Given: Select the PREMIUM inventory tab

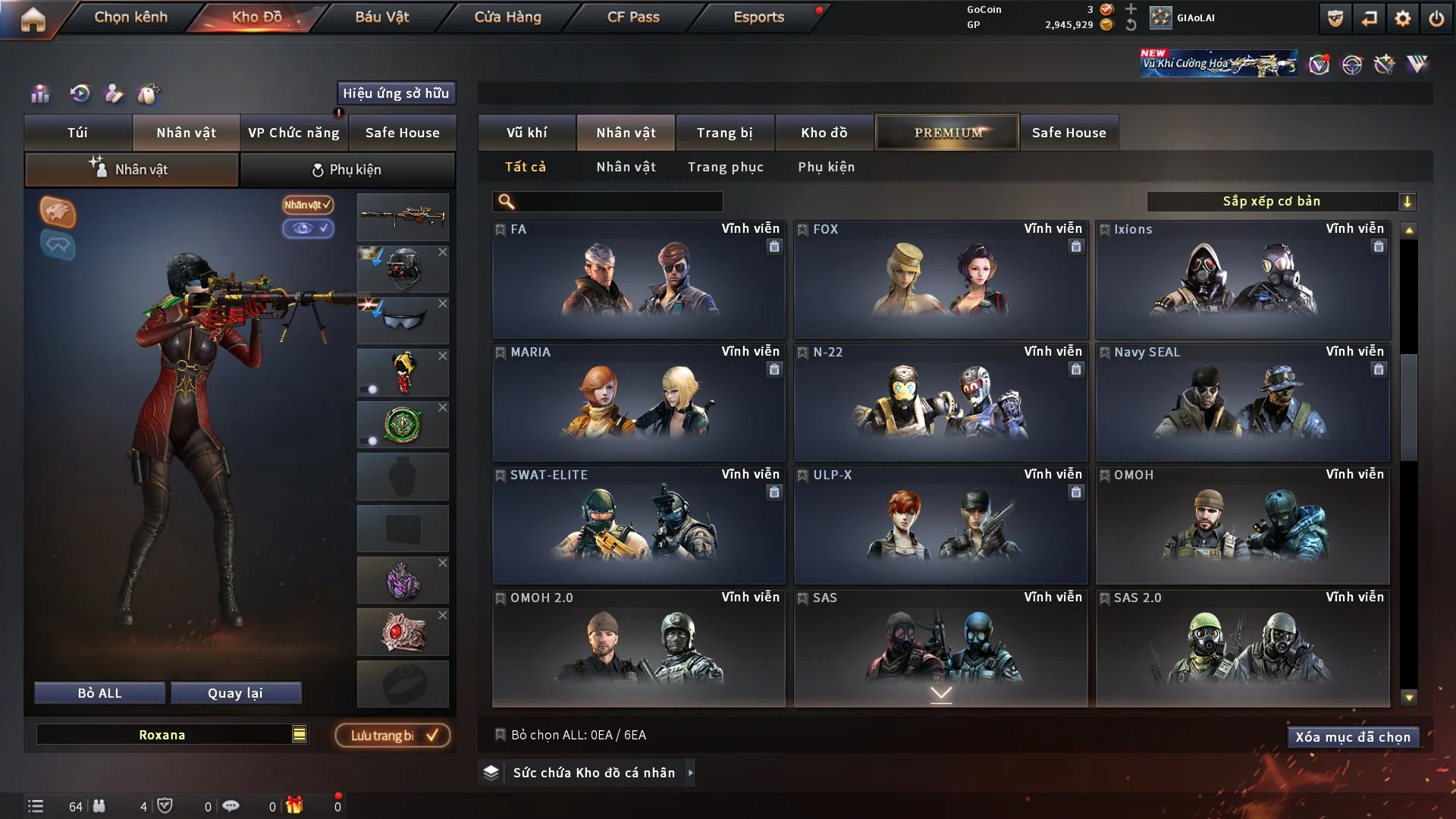Looking at the screenshot, I should pyautogui.click(x=947, y=133).
